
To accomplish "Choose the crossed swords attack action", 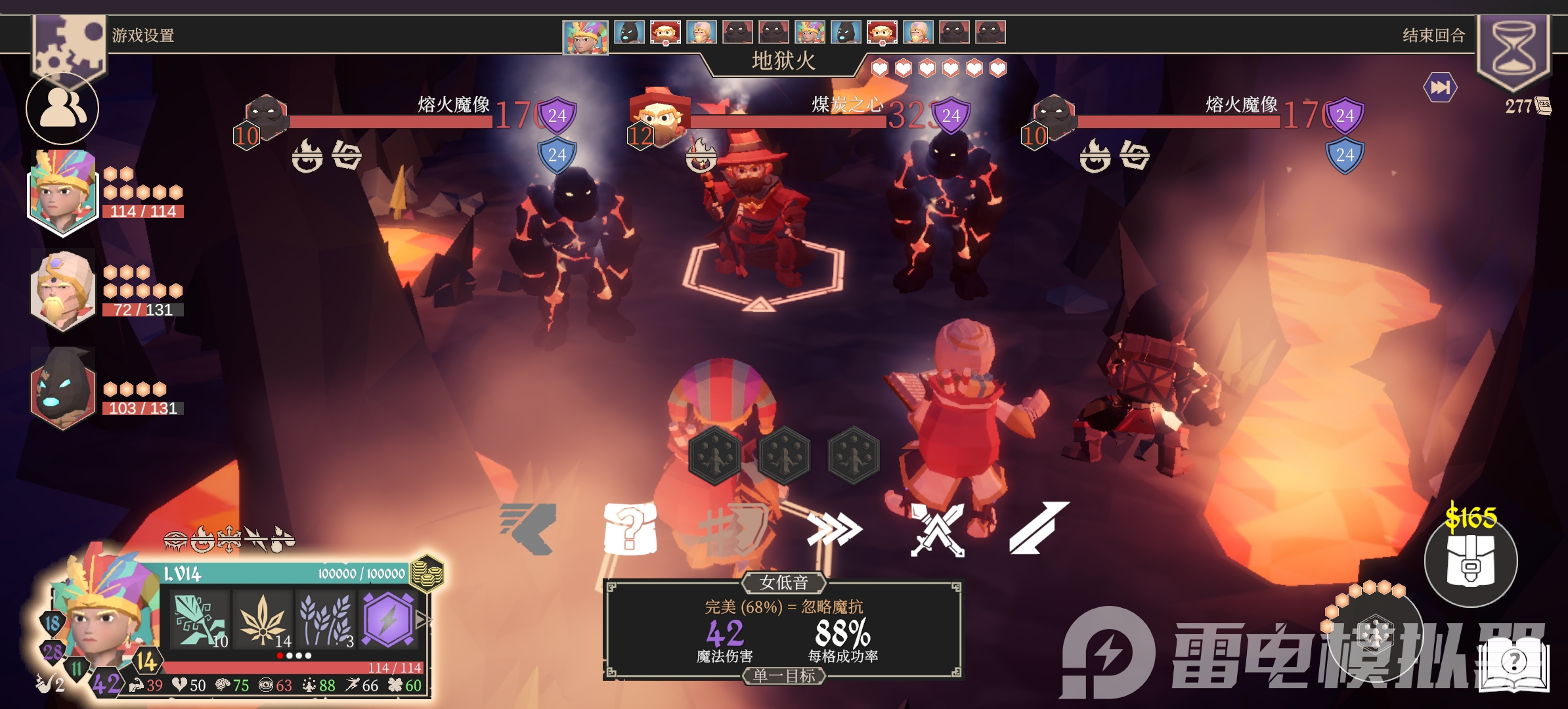I will coord(937,529).
